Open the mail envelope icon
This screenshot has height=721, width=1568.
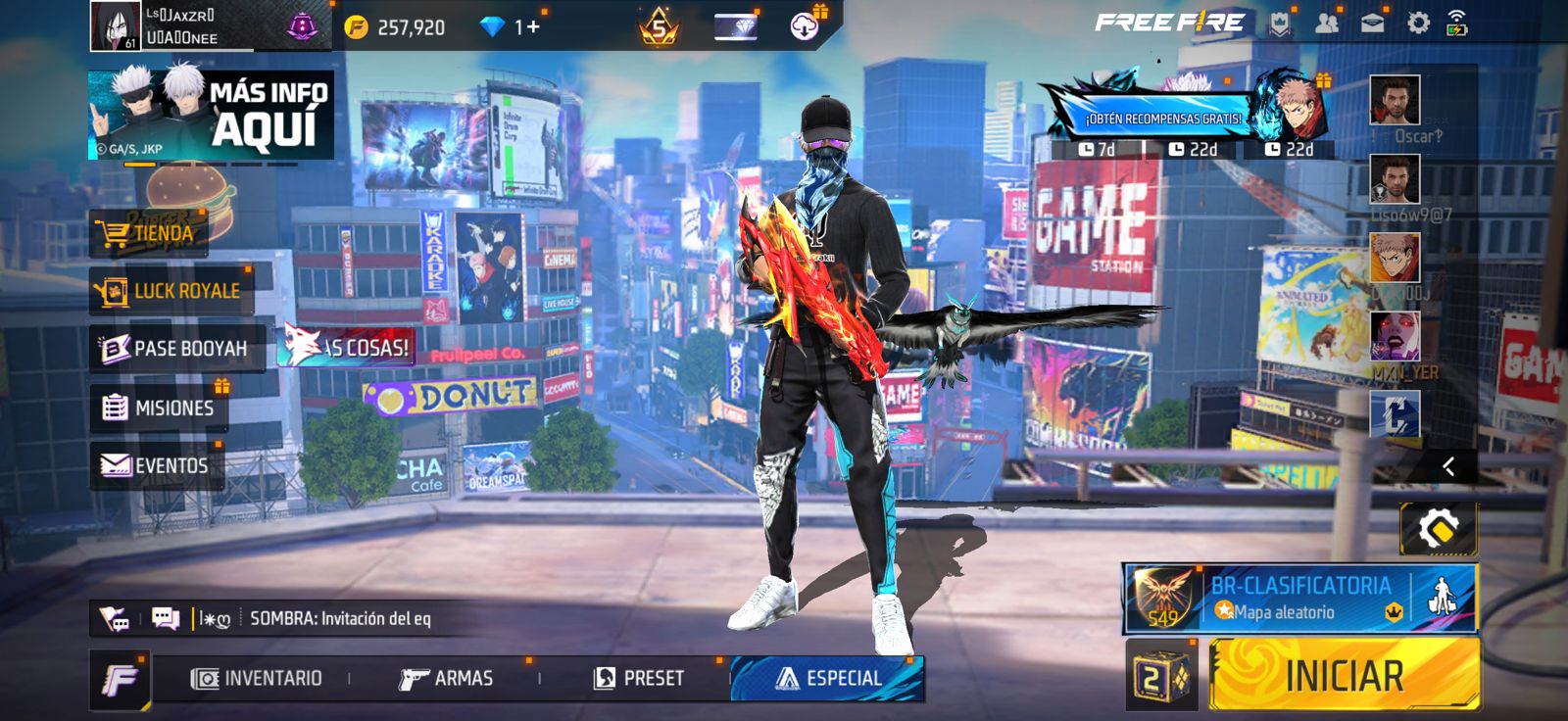pyautogui.click(x=1372, y=24)
